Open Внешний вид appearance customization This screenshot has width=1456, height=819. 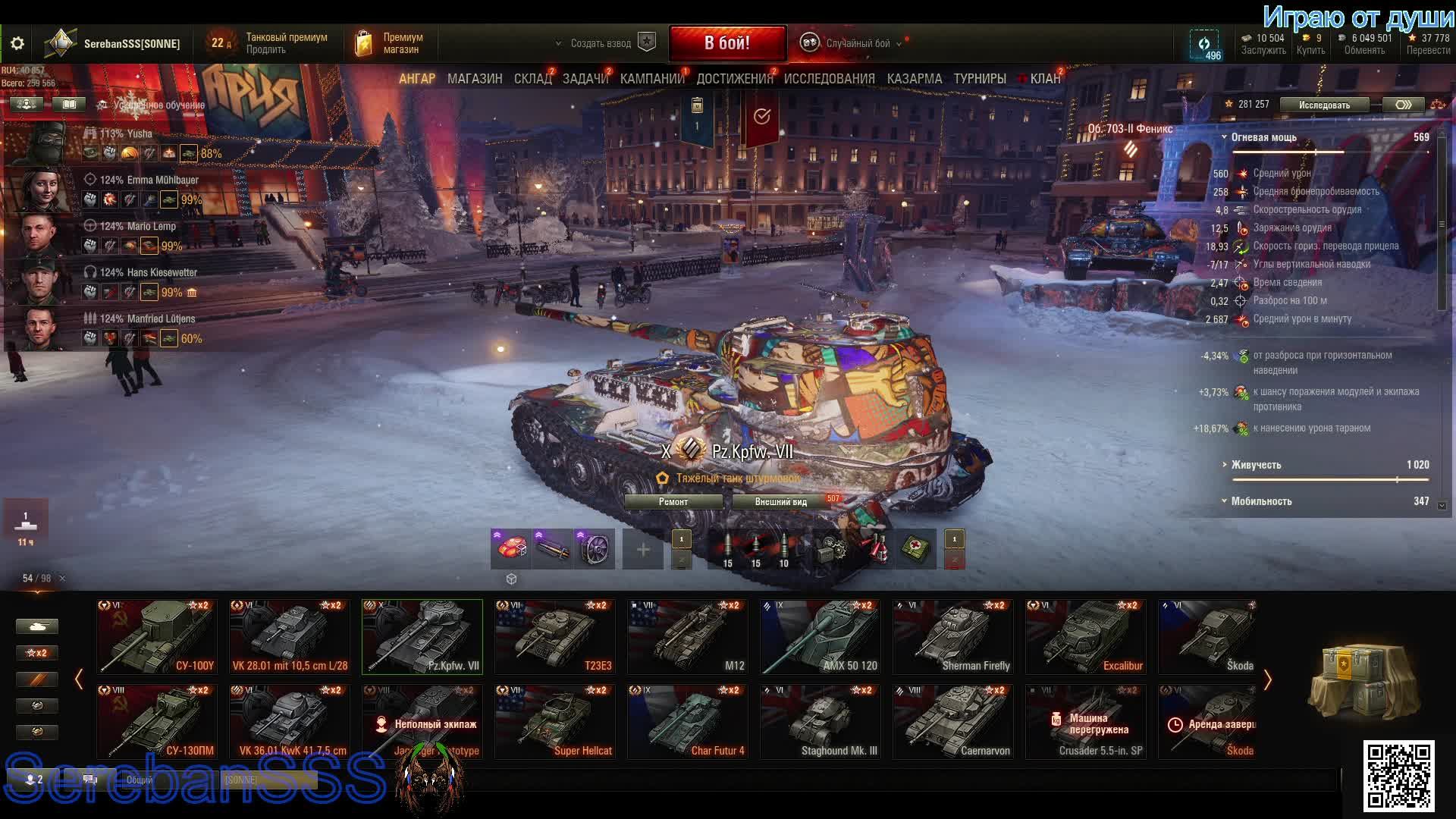point(781,502)
